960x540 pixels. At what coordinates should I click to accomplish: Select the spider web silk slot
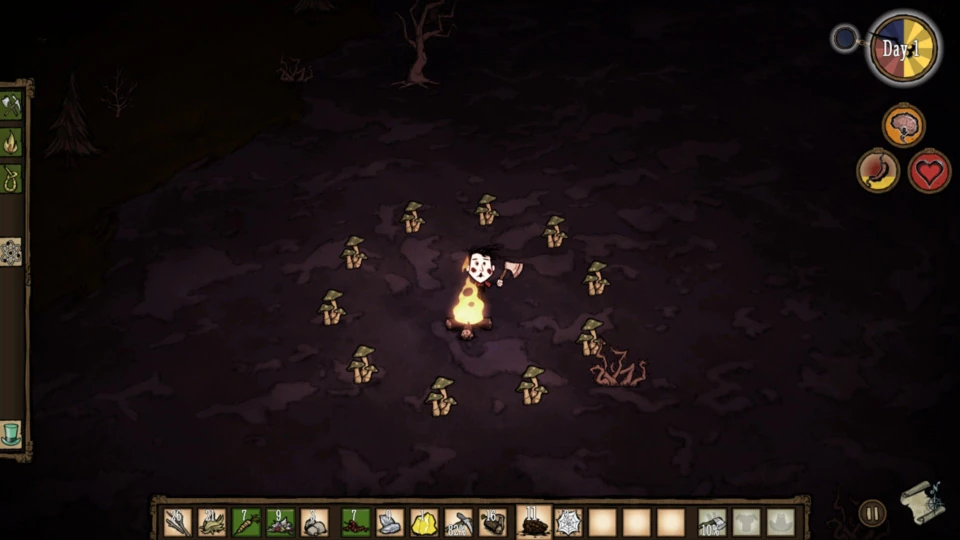click(x=568, y=522)
